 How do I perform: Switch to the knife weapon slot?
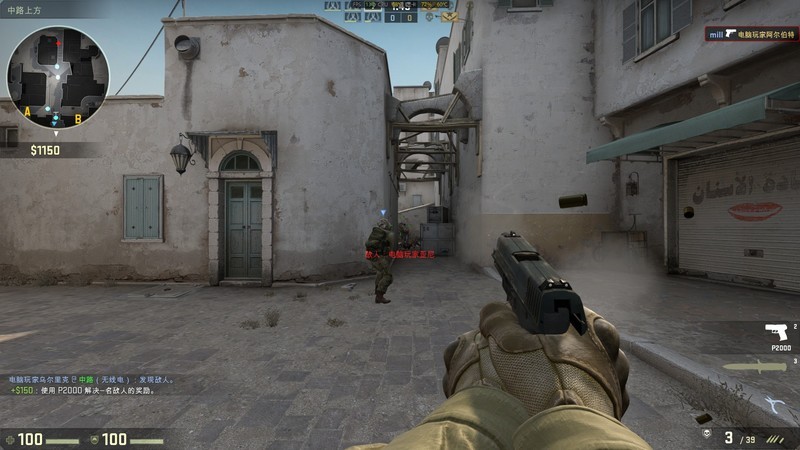coord(754,367)
